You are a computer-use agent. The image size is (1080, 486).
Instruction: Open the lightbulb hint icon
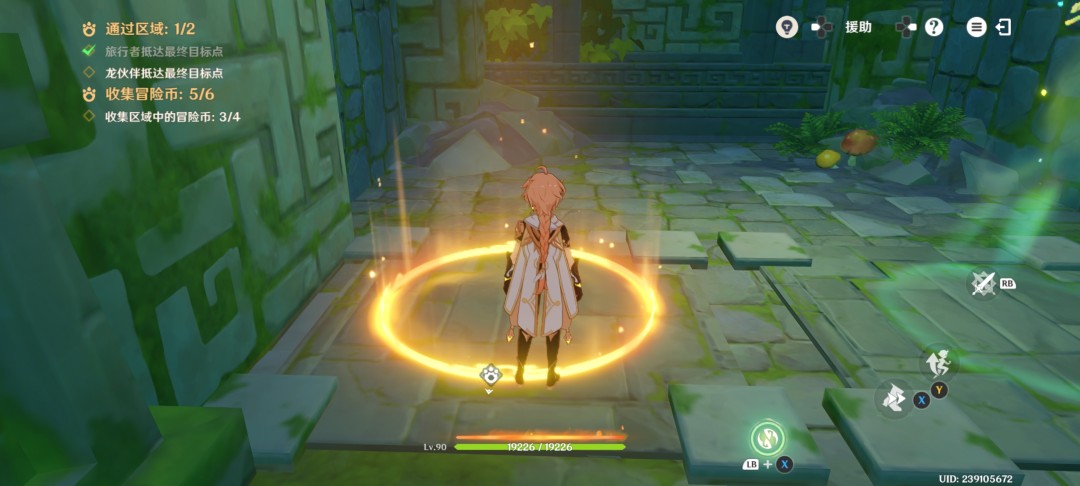pos(787,27)
